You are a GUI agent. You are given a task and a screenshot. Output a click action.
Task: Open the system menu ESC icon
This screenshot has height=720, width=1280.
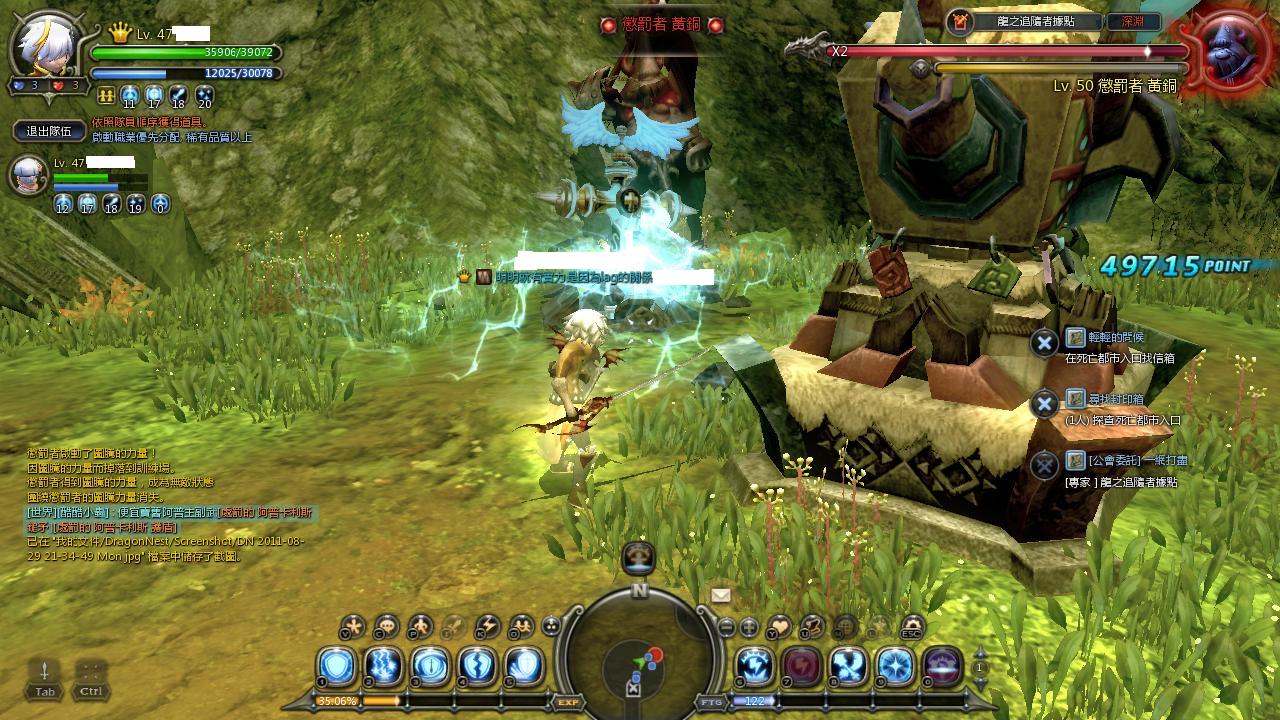[911, 627]
